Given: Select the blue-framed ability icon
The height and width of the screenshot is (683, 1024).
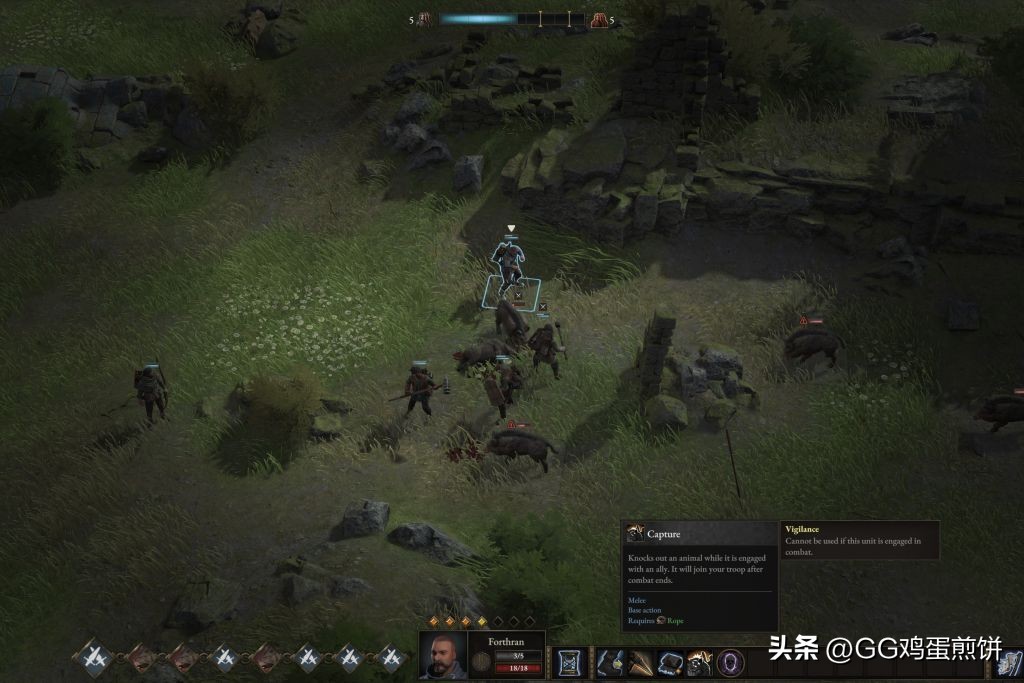Looking at the screenshot, I should point(670,662).
